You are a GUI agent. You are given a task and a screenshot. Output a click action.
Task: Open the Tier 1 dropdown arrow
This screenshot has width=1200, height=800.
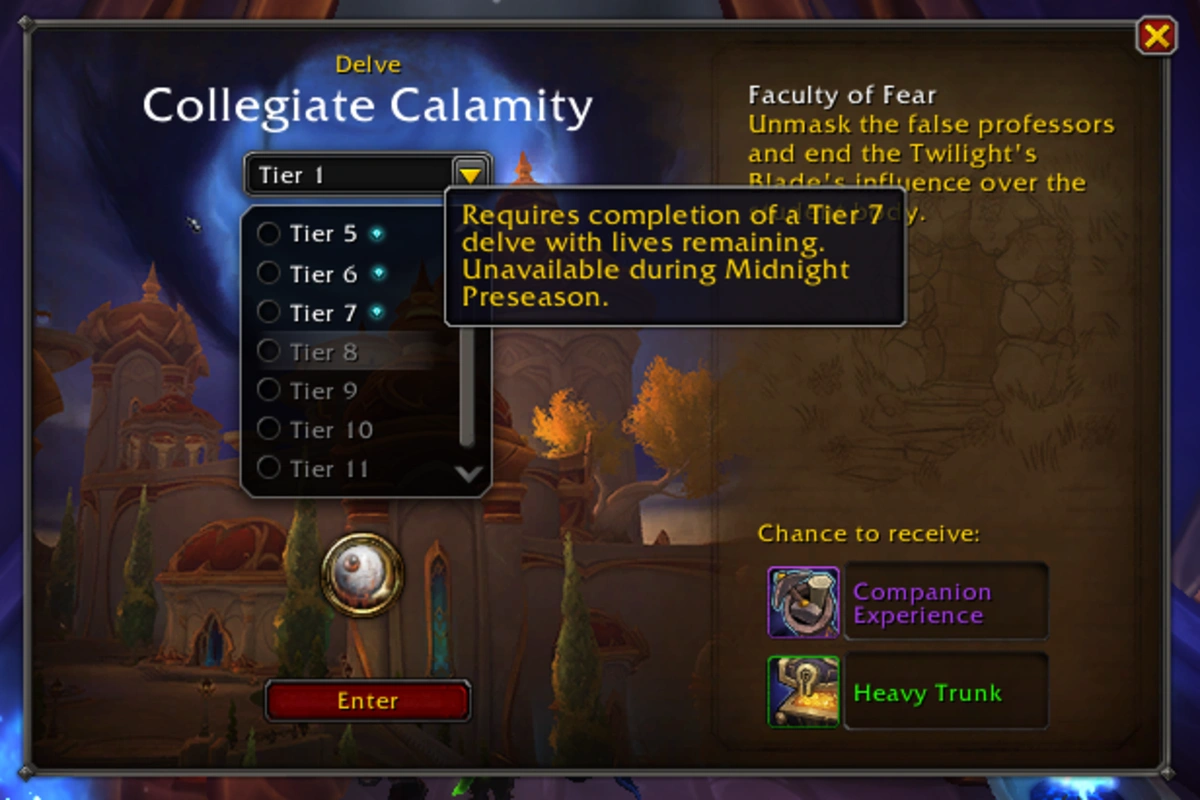470,175
